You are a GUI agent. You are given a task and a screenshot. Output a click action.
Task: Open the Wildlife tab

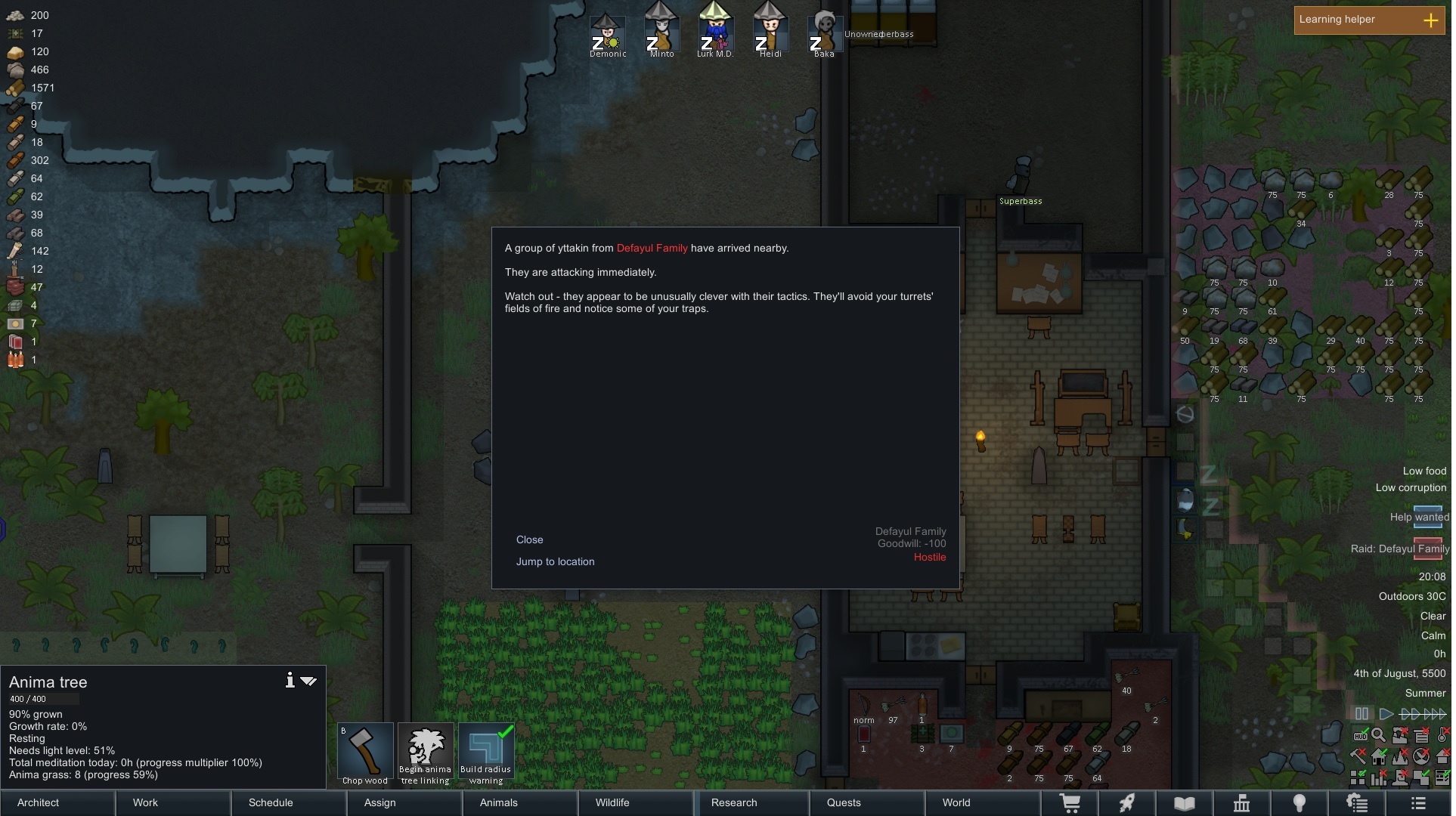tap(612, 802)
